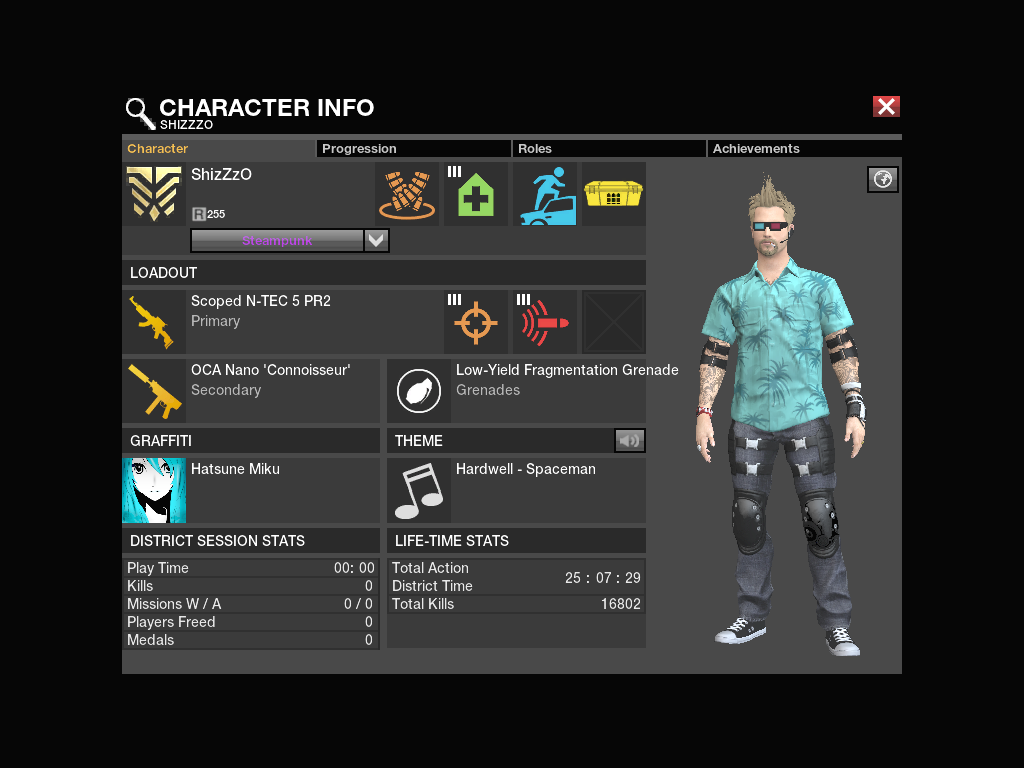The height and width of the screenshot is (768, 1024).
Task: Select the Hardwell - Spaceman theme entry
Action: click(419, 491)
